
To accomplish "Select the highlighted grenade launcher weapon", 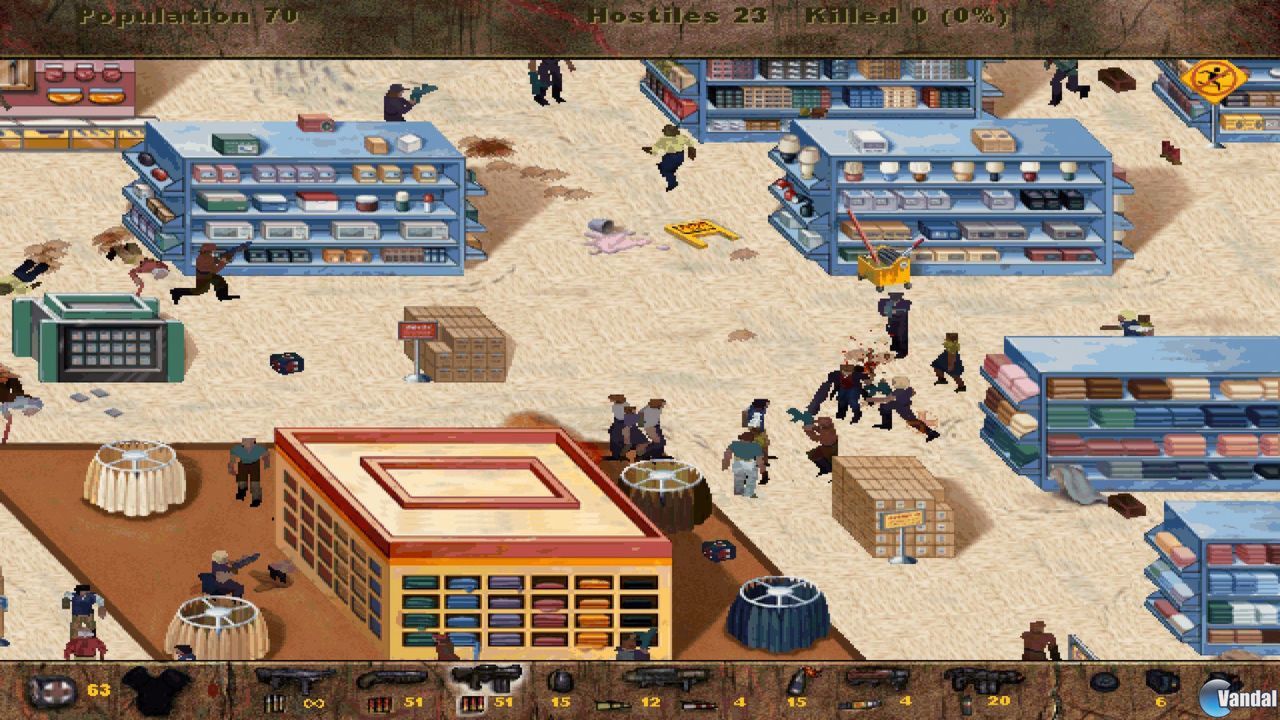I will coord(485,678).
